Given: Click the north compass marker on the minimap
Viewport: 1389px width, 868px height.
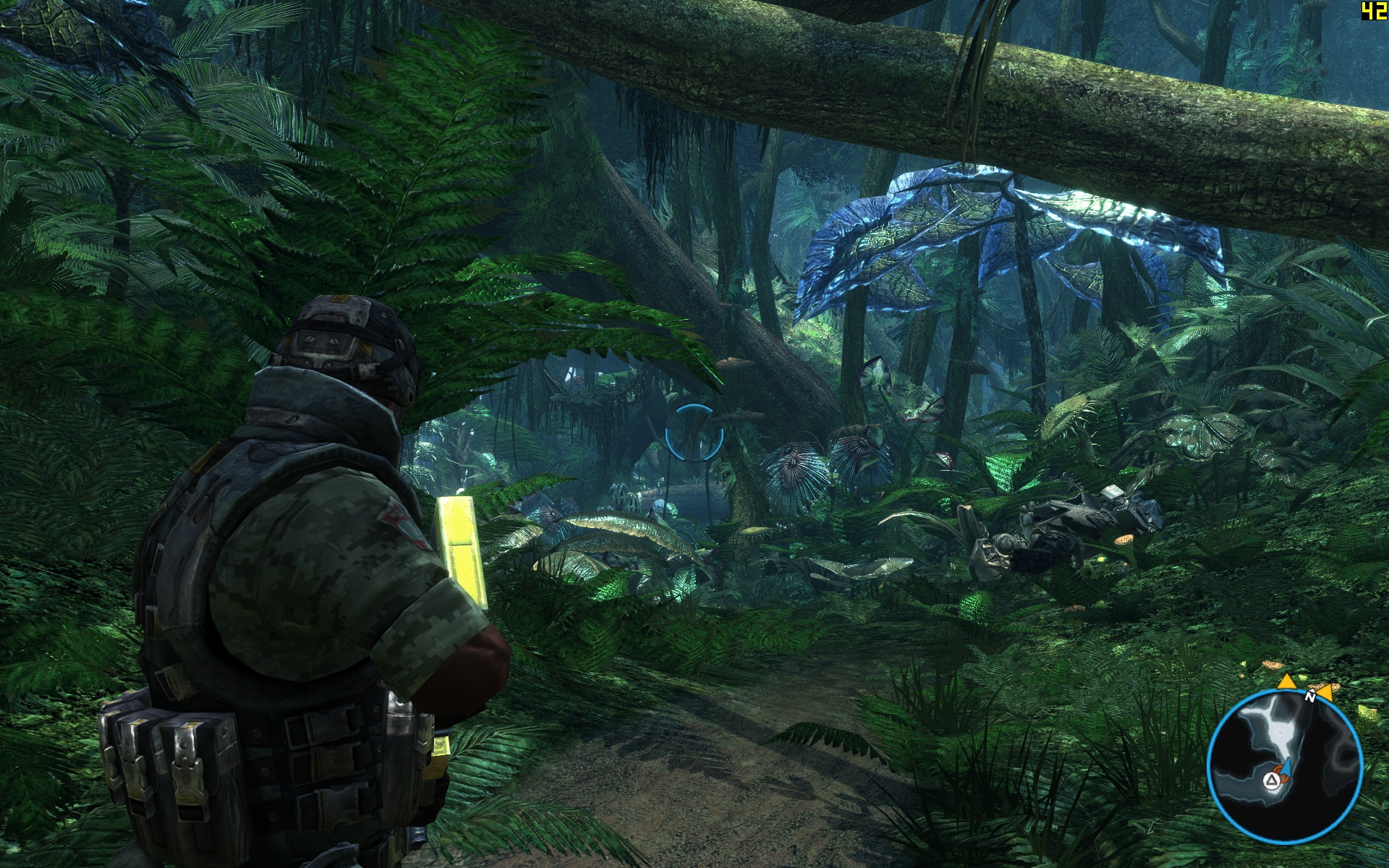Looking at the screenshot, I should pyautogui.click(x=1310, y=697).
